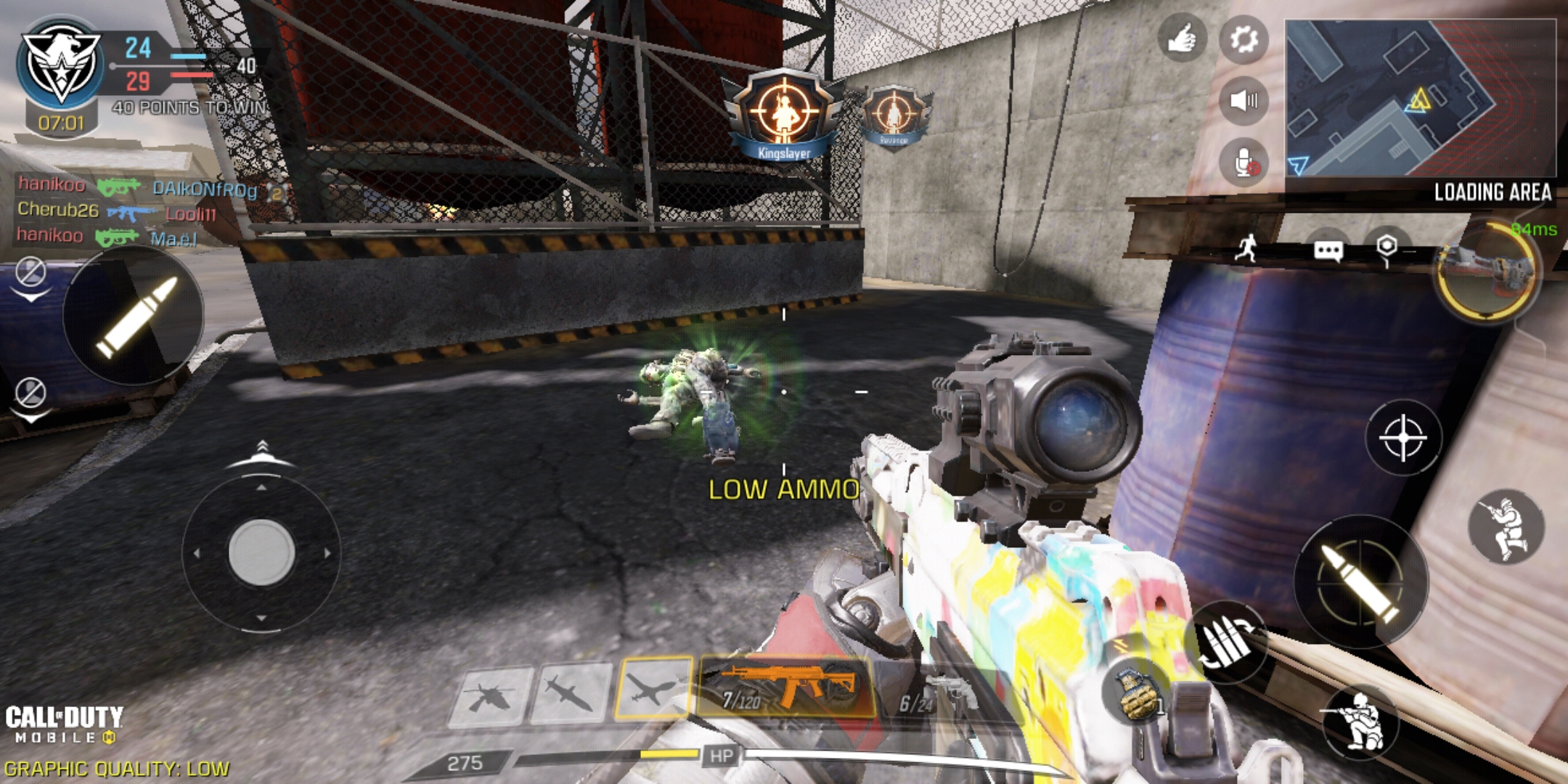Open the settings gear menu
1568x784 pixels.
[1244, 38]
